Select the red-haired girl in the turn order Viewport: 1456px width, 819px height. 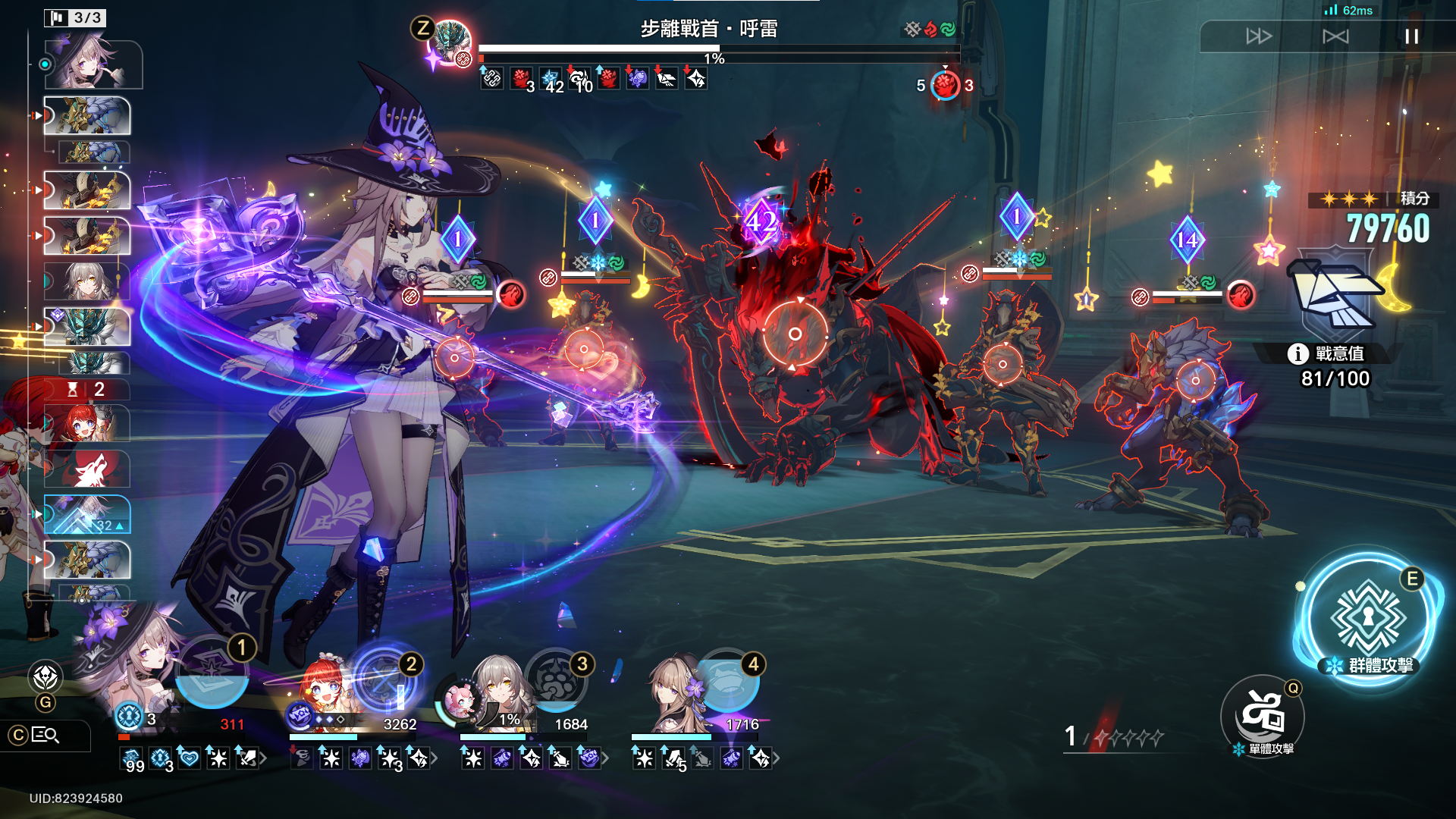(x=86, y=423)
